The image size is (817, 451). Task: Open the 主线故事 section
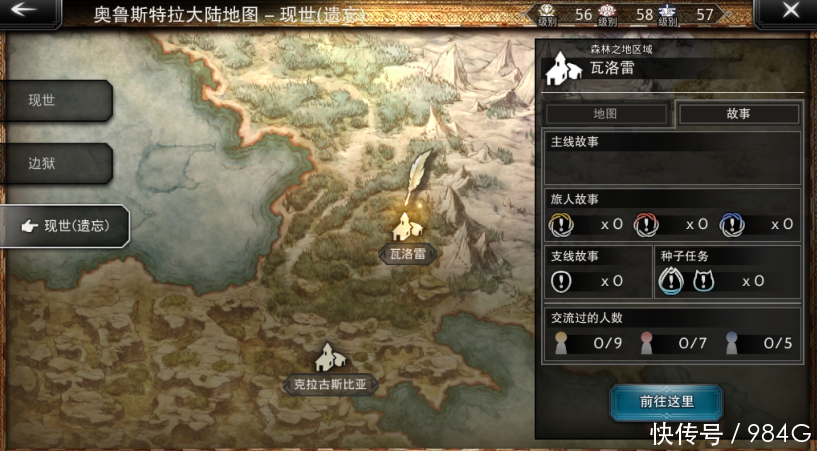pos(670,157)
